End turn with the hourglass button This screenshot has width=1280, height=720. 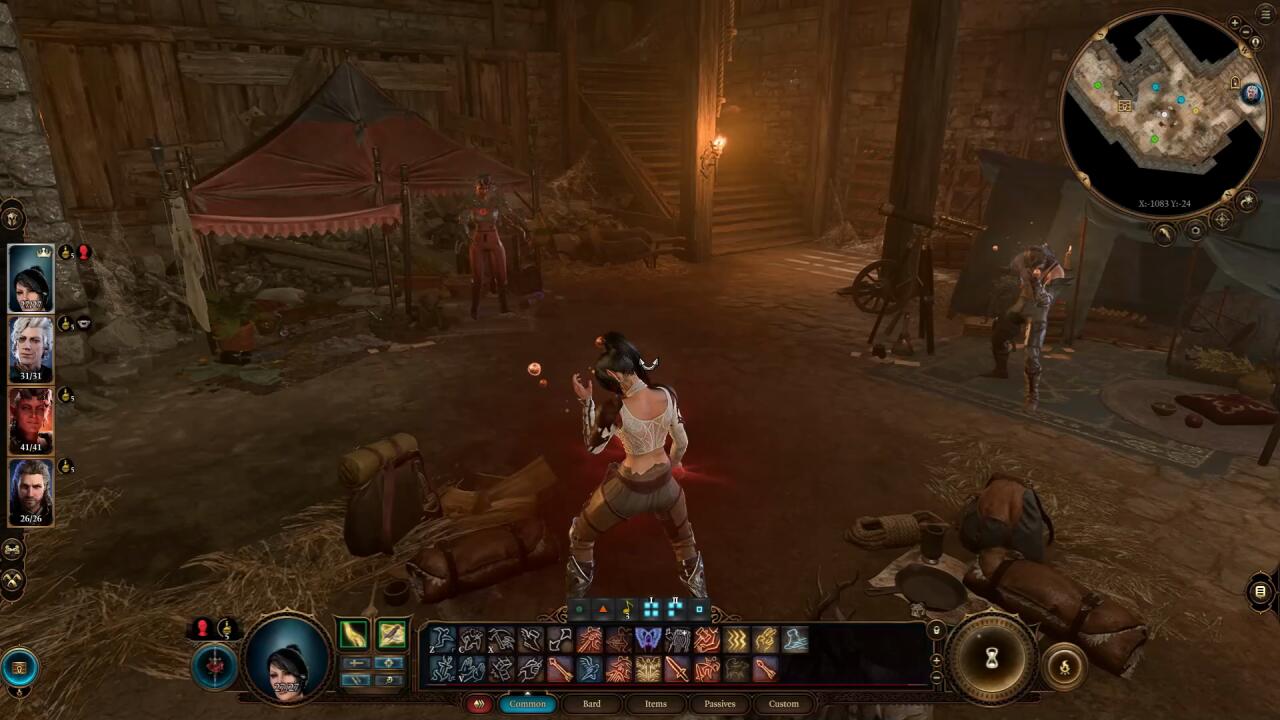(x=992, y=658)
